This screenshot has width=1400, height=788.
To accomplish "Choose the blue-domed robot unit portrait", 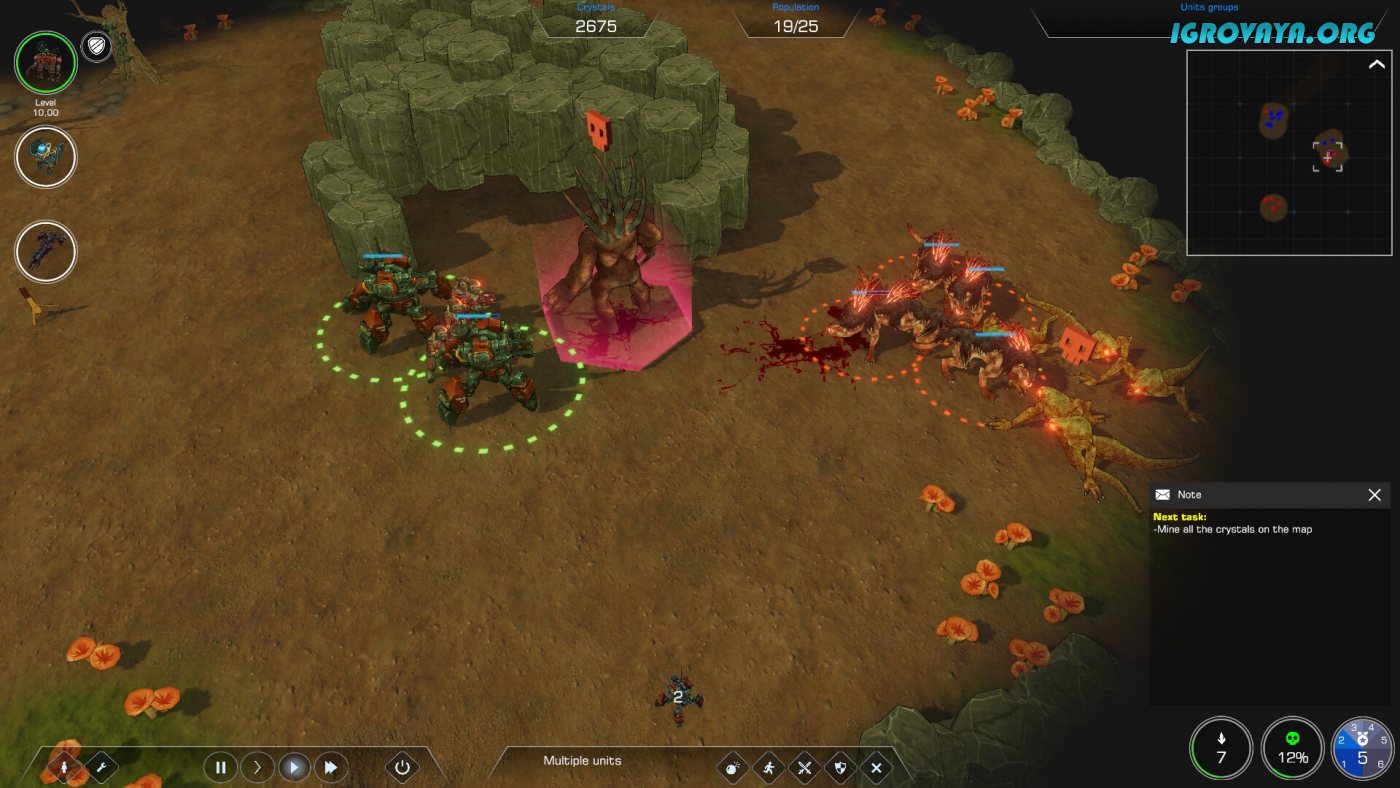I will pos(46,157).
